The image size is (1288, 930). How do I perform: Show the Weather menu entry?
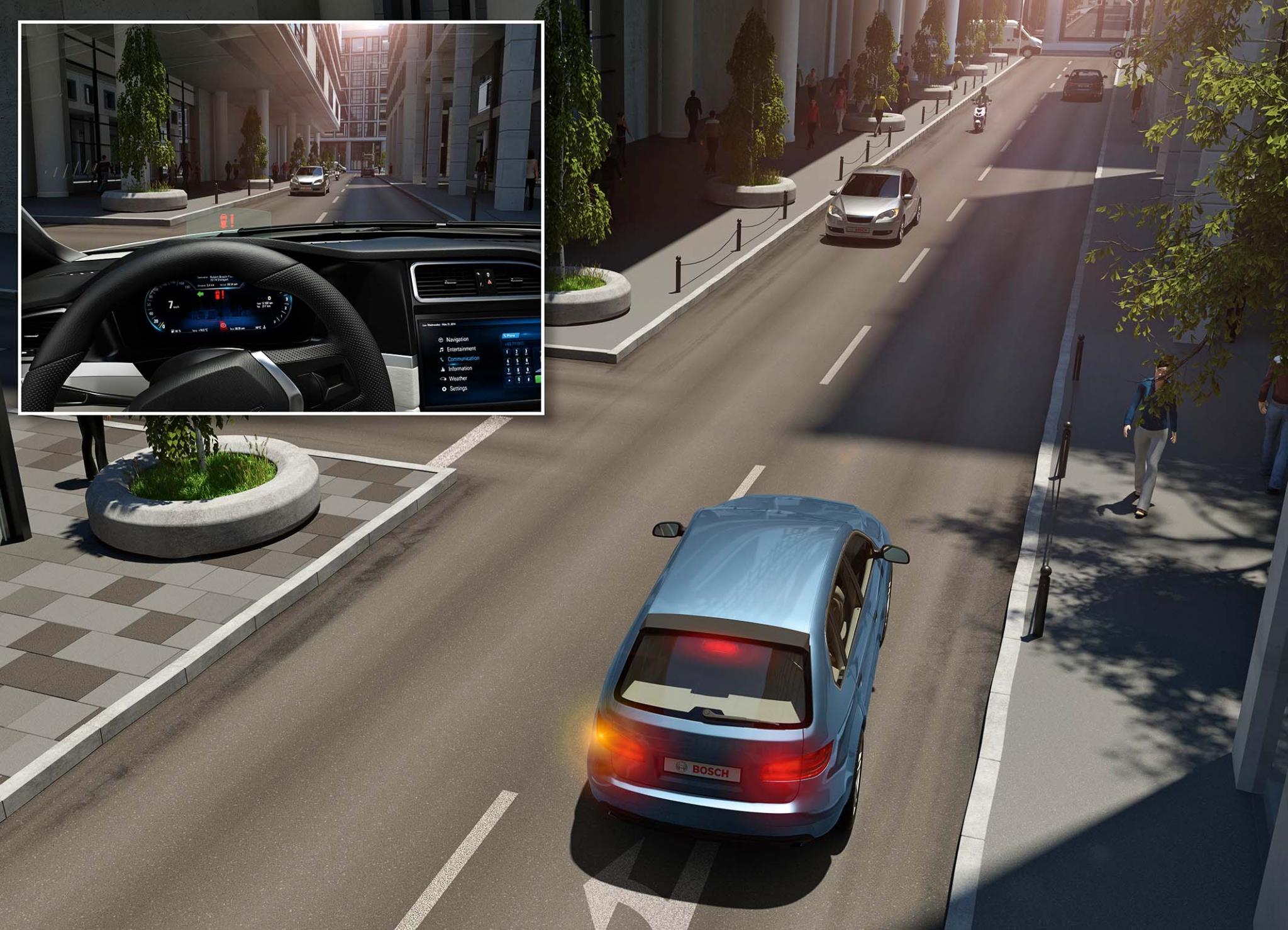point(458,379)
